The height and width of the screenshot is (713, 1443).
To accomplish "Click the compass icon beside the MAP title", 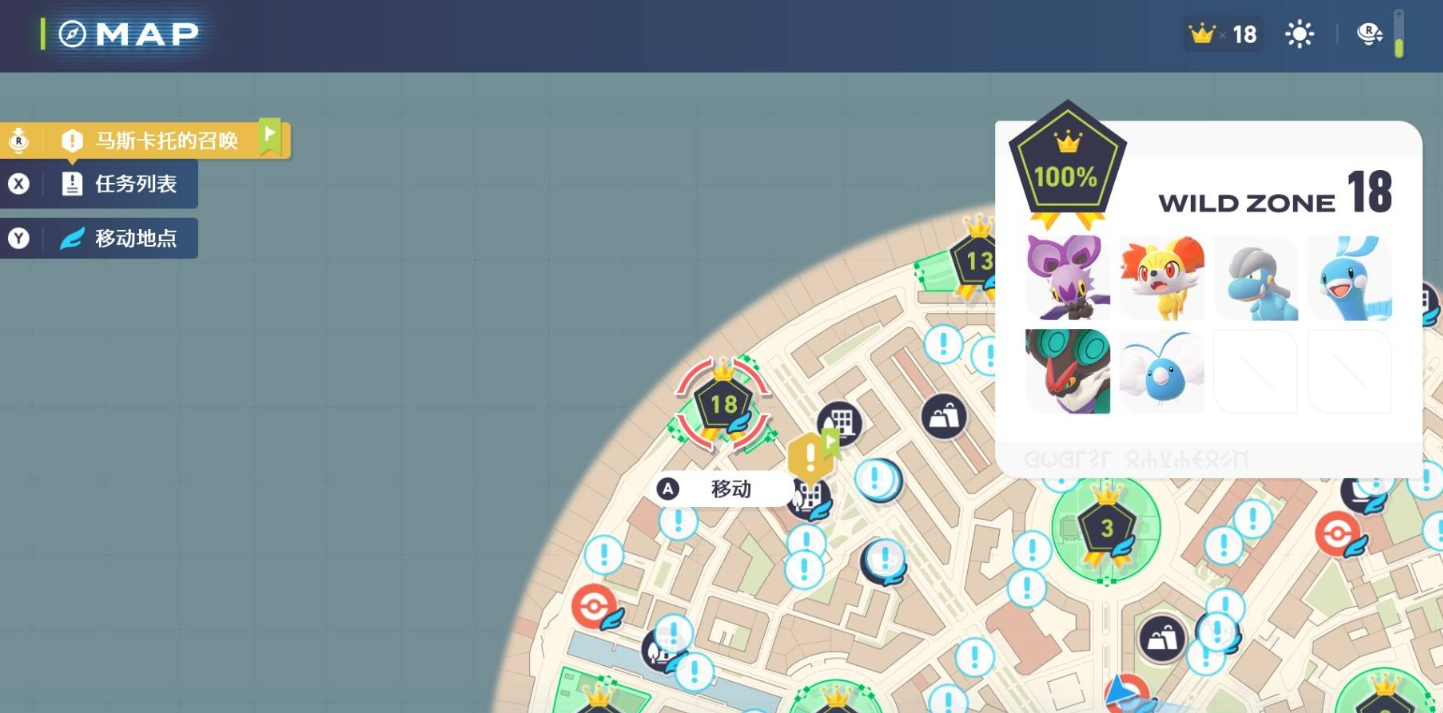I will click(x=73, y=34).
